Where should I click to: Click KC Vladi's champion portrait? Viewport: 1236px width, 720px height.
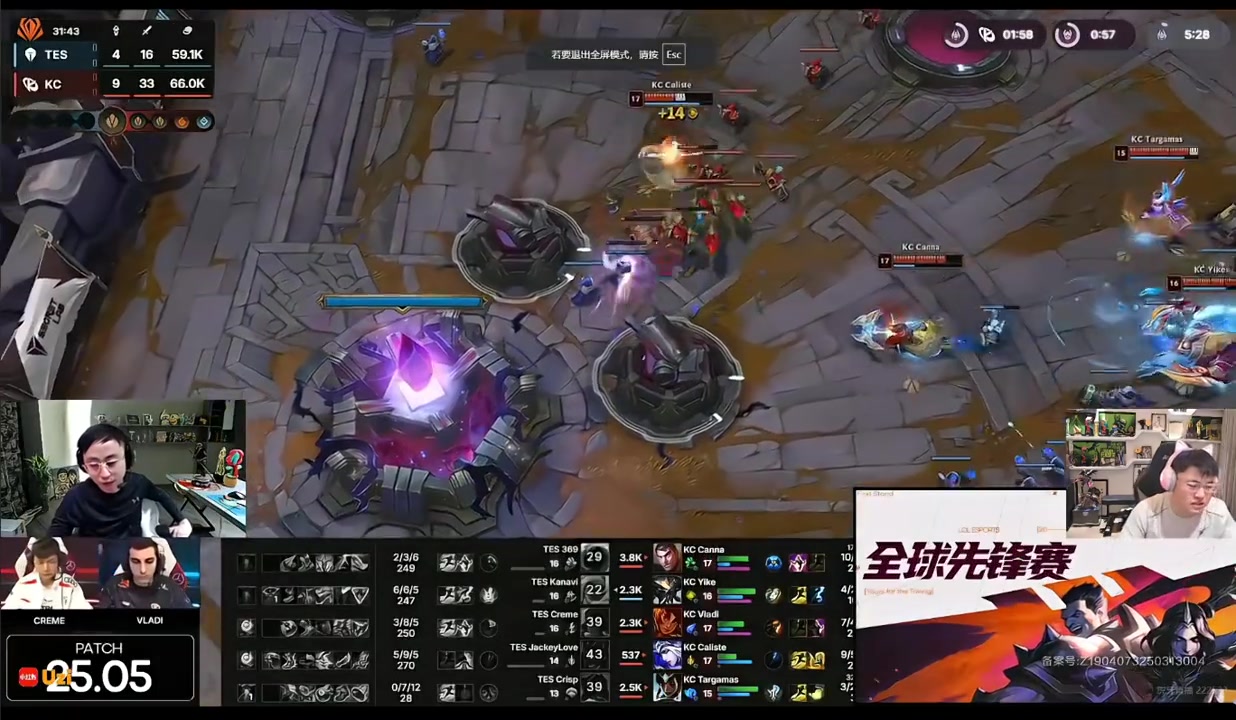(x=667, y=623)
